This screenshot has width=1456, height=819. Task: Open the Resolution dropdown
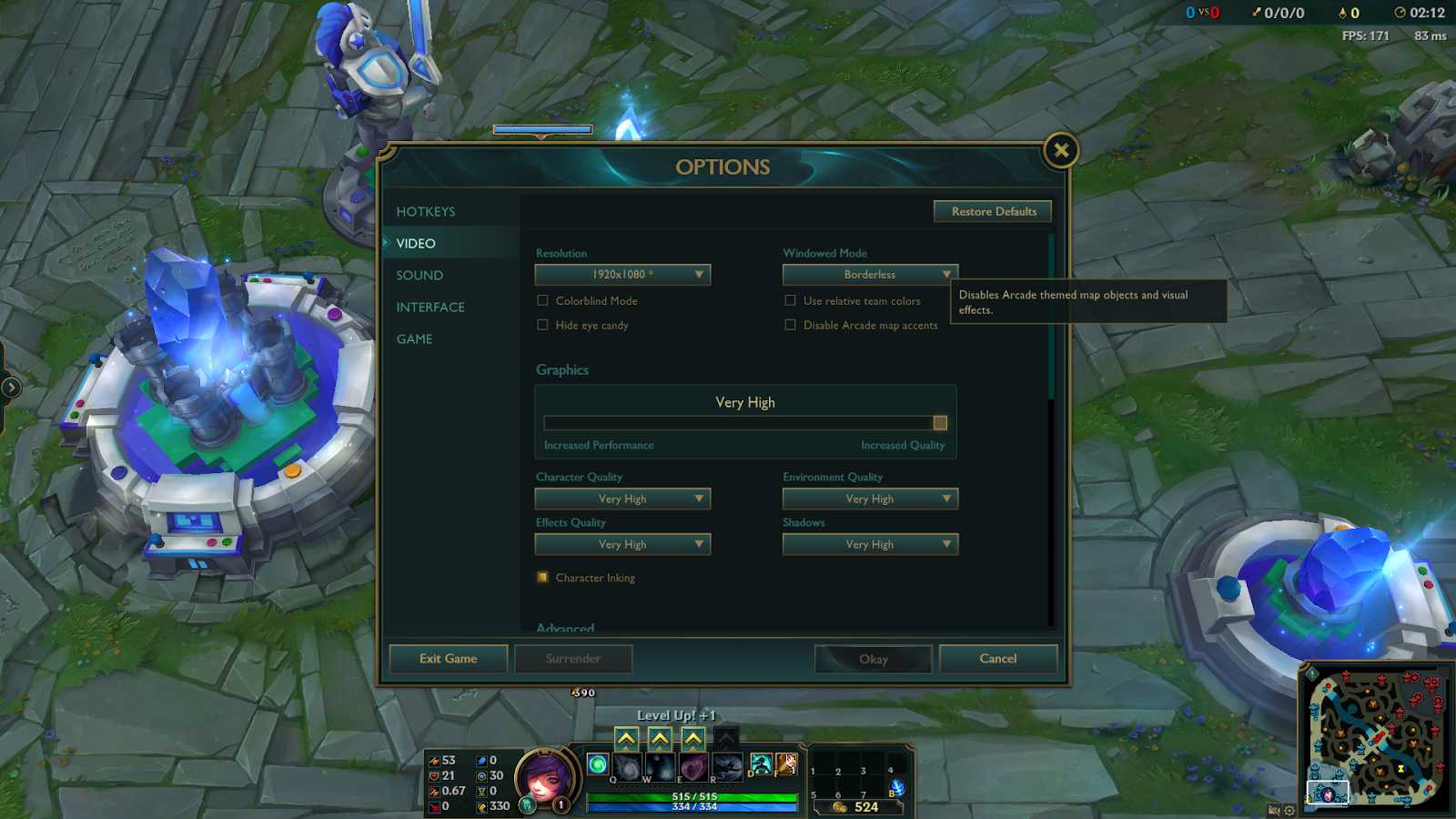pos(622,274)
